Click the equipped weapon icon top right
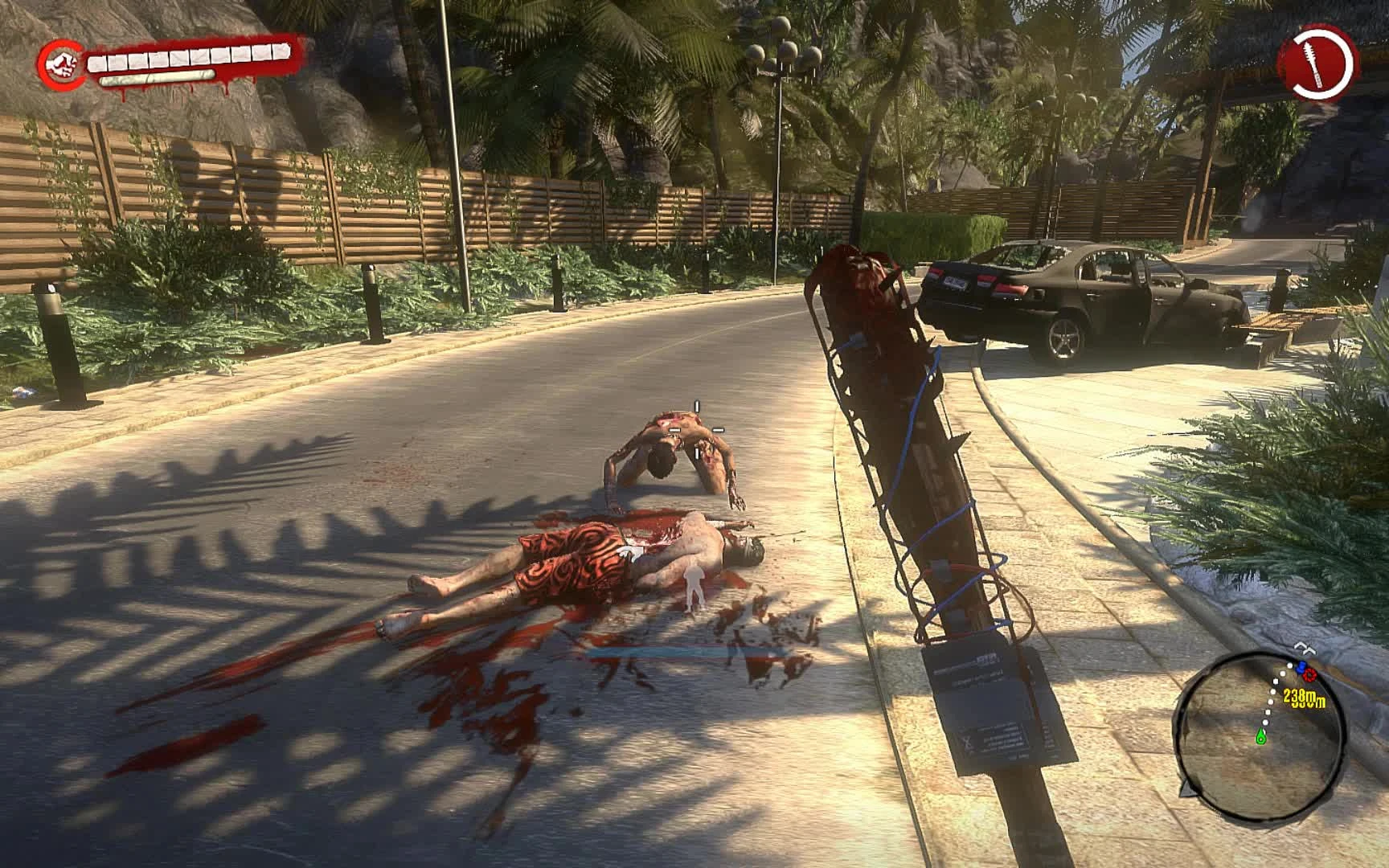This screenshot has height=868, width=1389. tap(1313, 63)
